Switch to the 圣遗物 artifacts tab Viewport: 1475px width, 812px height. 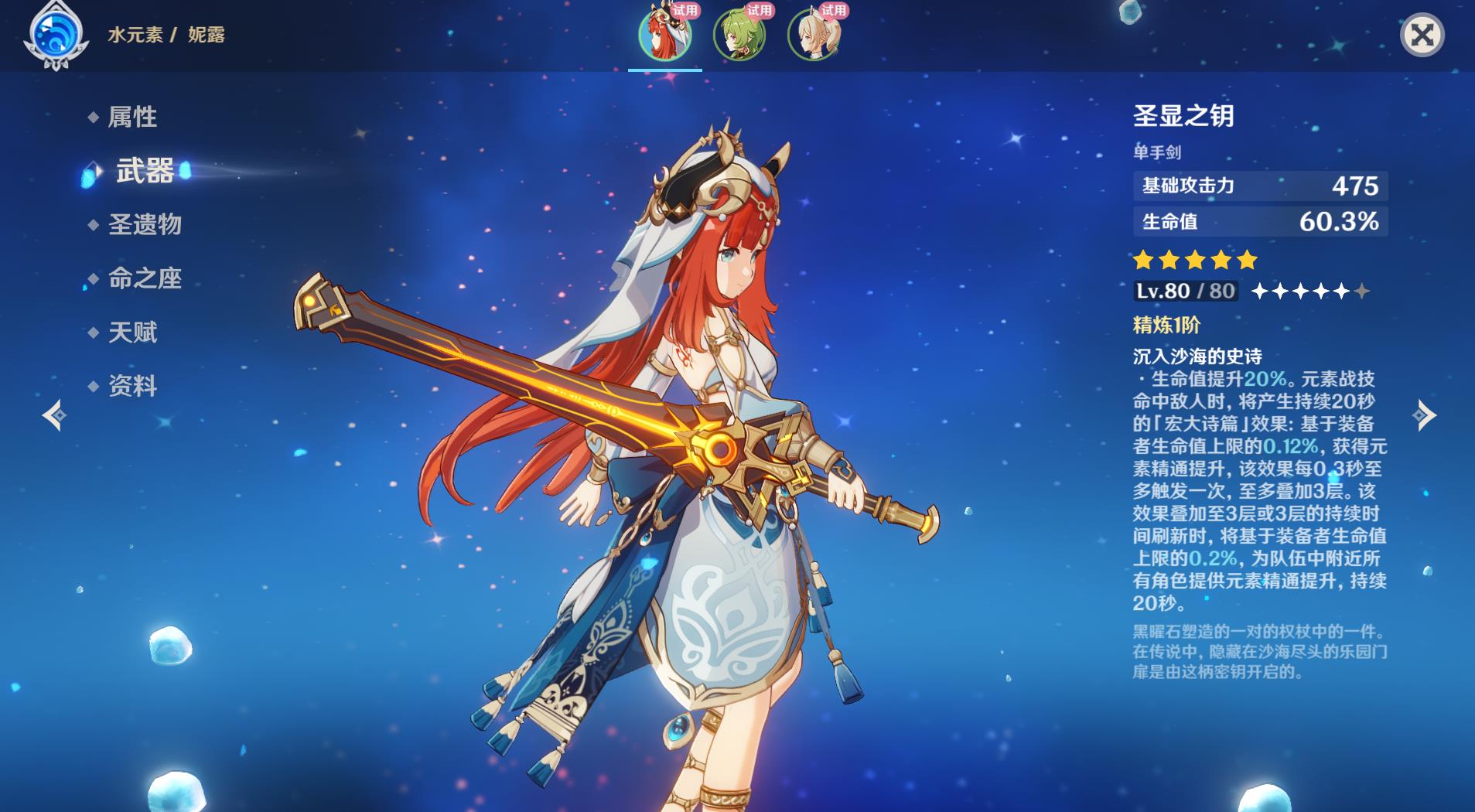click(x=145, y=224)
